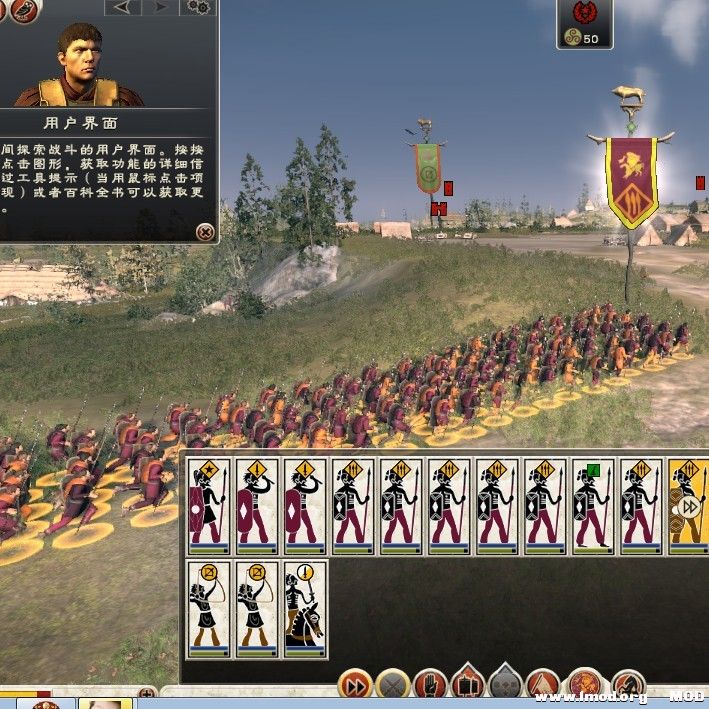This screenshot has width=709, height=709.
Task: Open the gear settings on the advisor panel
Action: coord(199,7)
